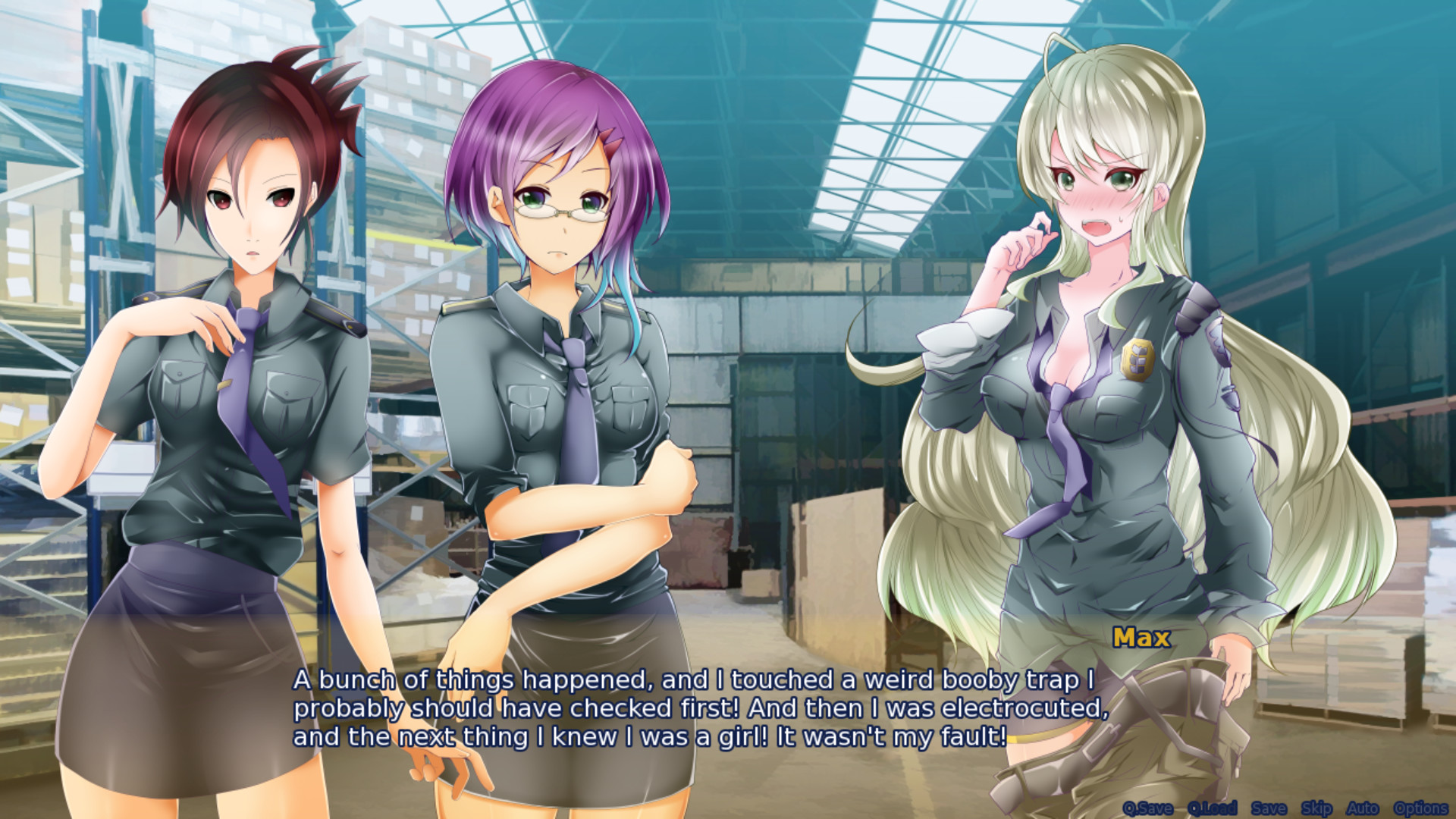Quick load via Q.Load
This screenshot has width=1456, height=819.
click(1214, 809)
